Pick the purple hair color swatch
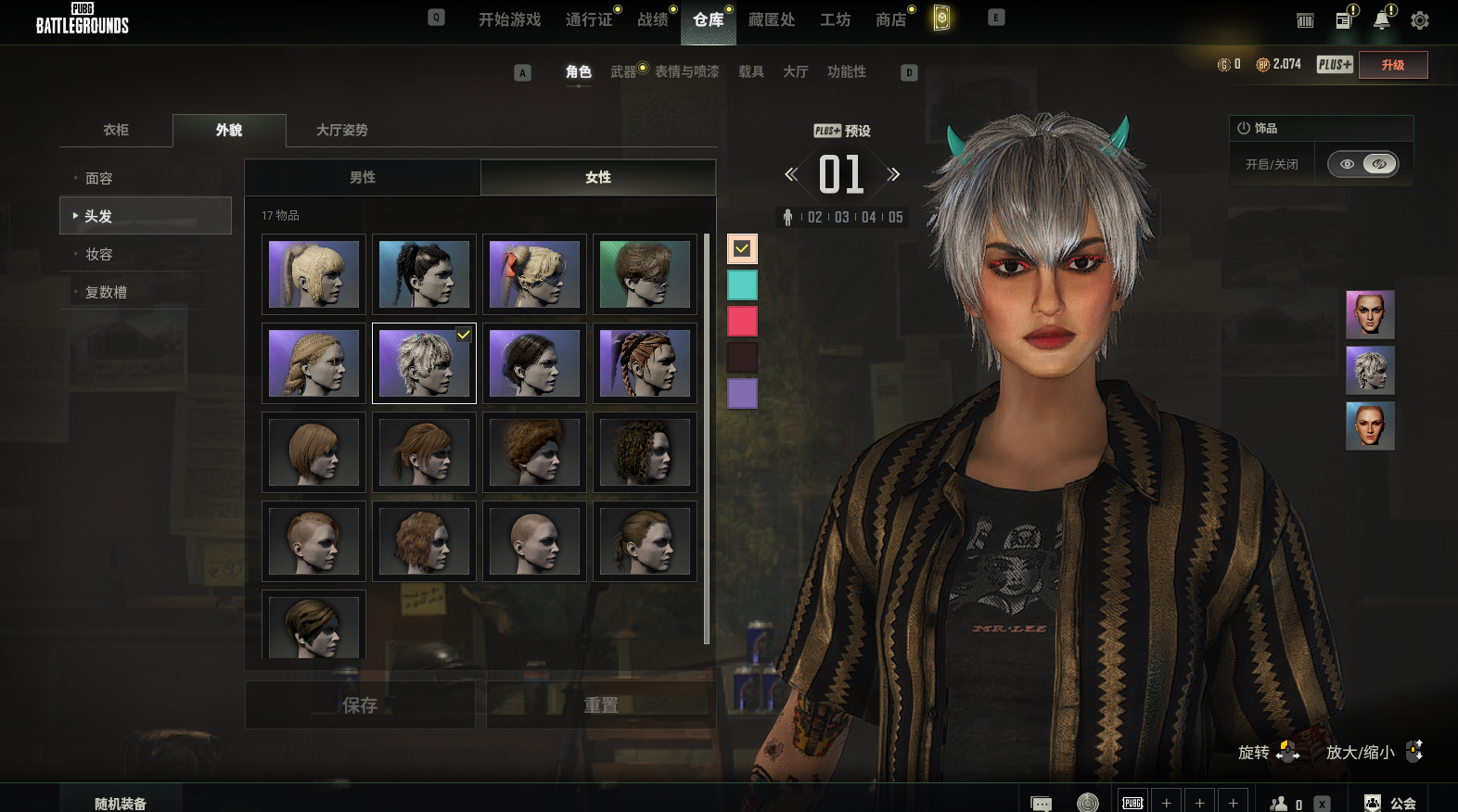Screen dimensions: 1458x812 coord(742,393)
